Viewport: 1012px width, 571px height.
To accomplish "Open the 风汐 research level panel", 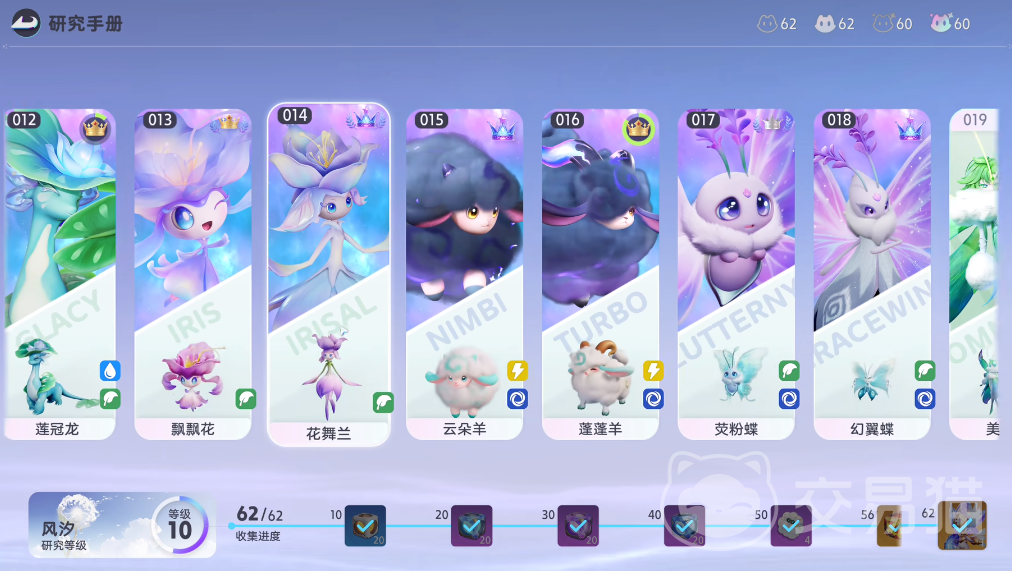I will pyautogui.click(x=121, y=525).
